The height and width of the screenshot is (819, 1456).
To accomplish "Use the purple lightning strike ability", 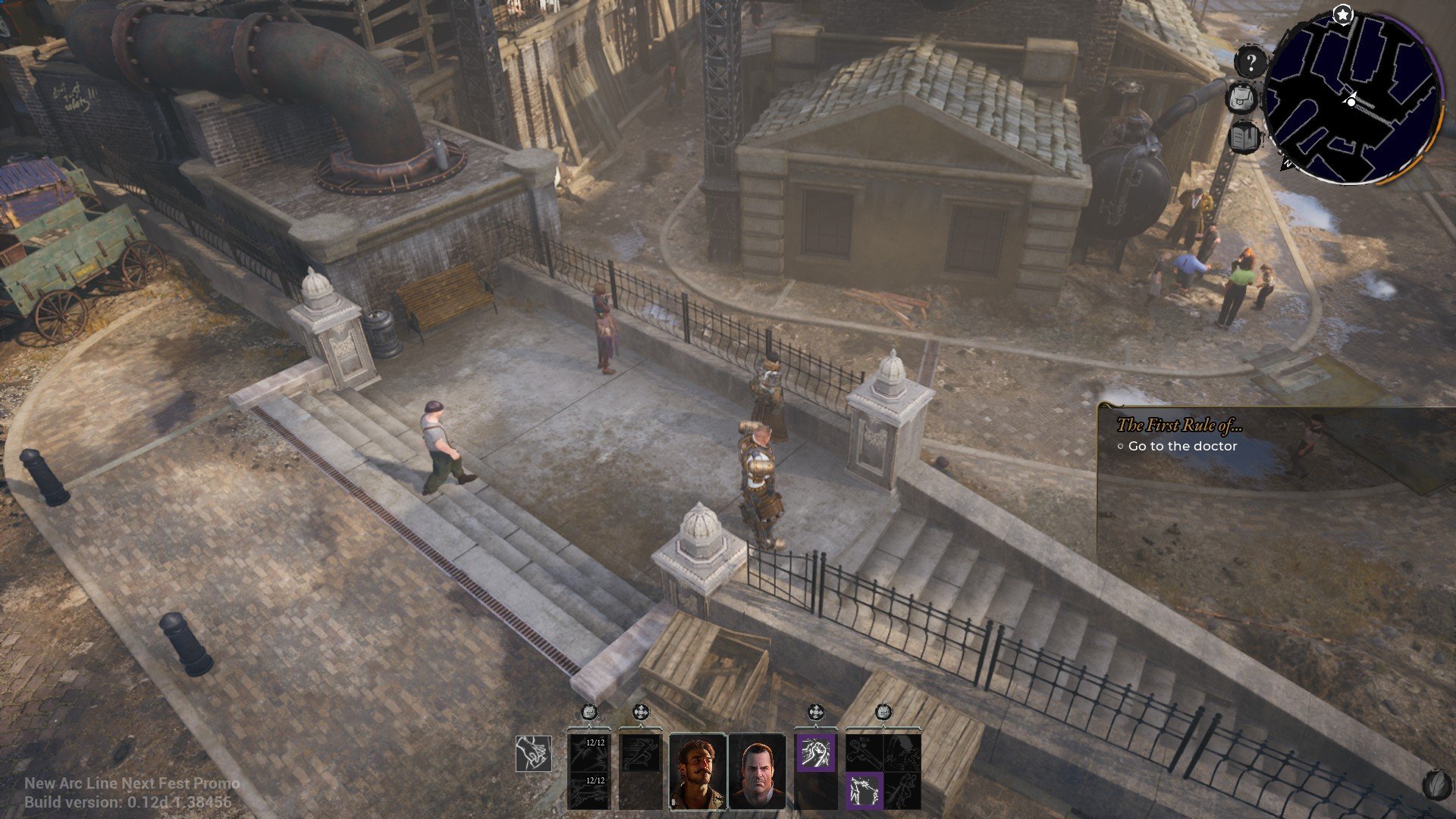I will coord(864,789).
